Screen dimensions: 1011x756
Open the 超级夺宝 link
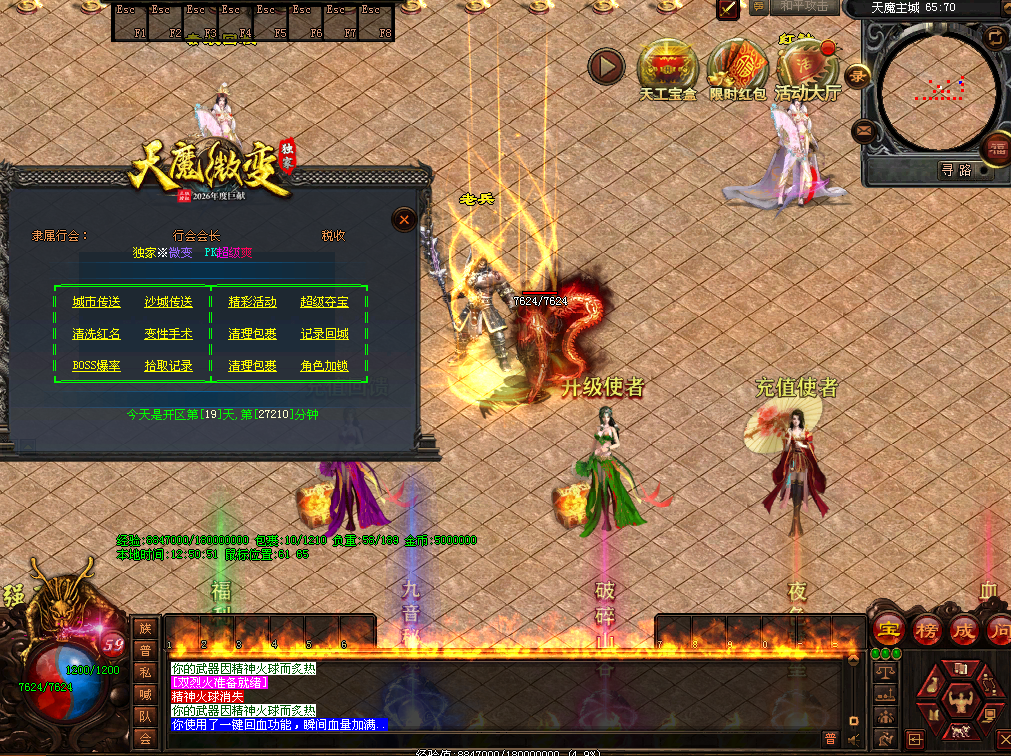(324, 302)
